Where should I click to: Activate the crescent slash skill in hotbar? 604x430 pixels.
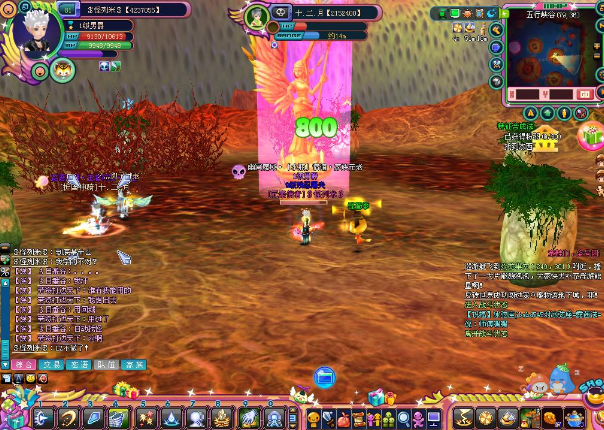coord(70,417)
